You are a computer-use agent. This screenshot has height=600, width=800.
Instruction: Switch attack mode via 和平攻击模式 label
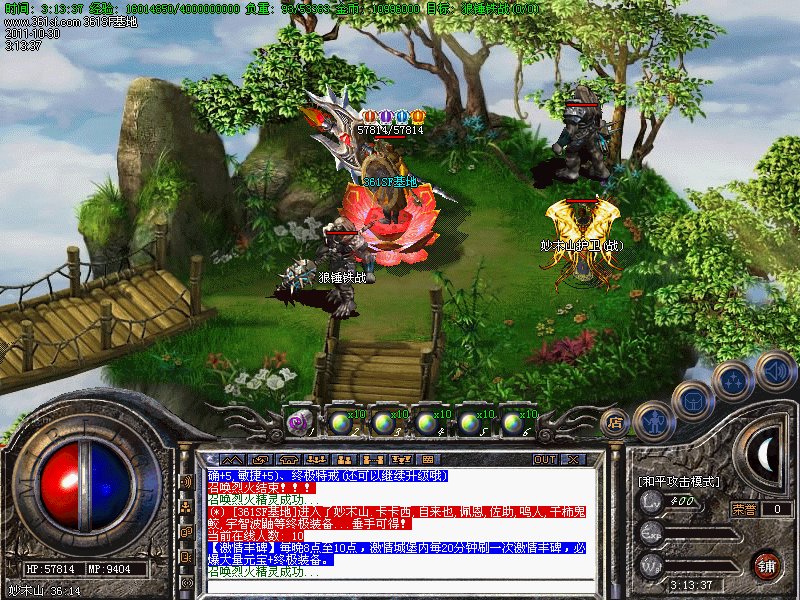pos(679,482)
